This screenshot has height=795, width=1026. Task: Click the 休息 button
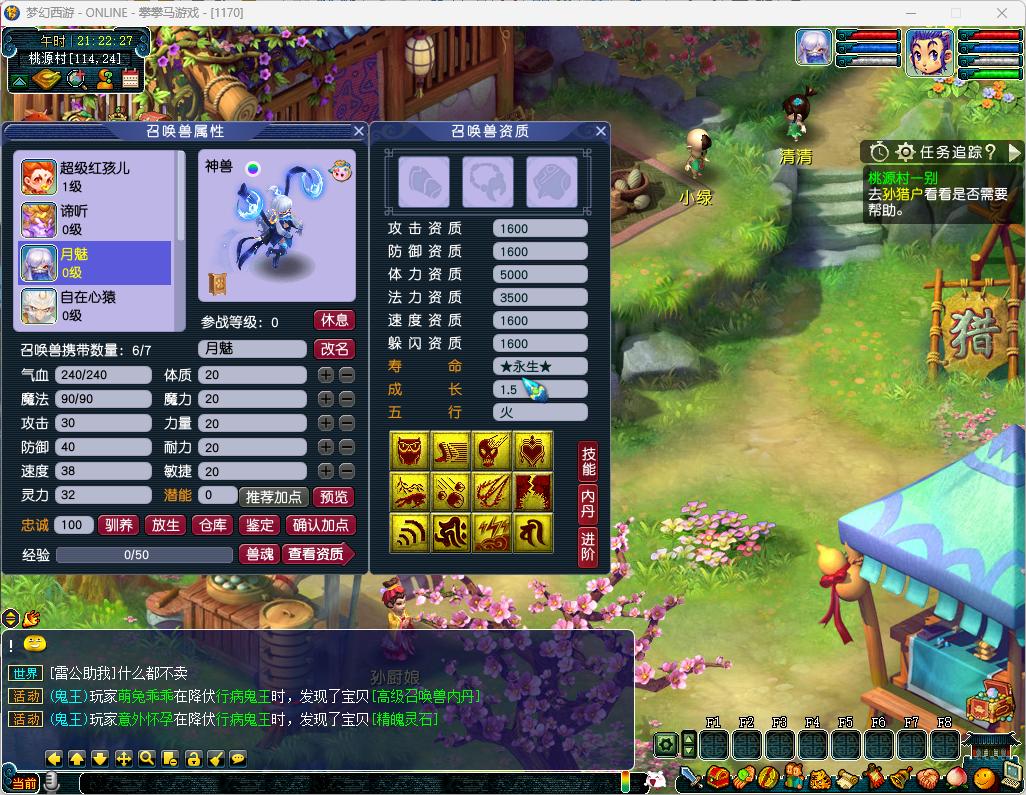click(334, 320)
